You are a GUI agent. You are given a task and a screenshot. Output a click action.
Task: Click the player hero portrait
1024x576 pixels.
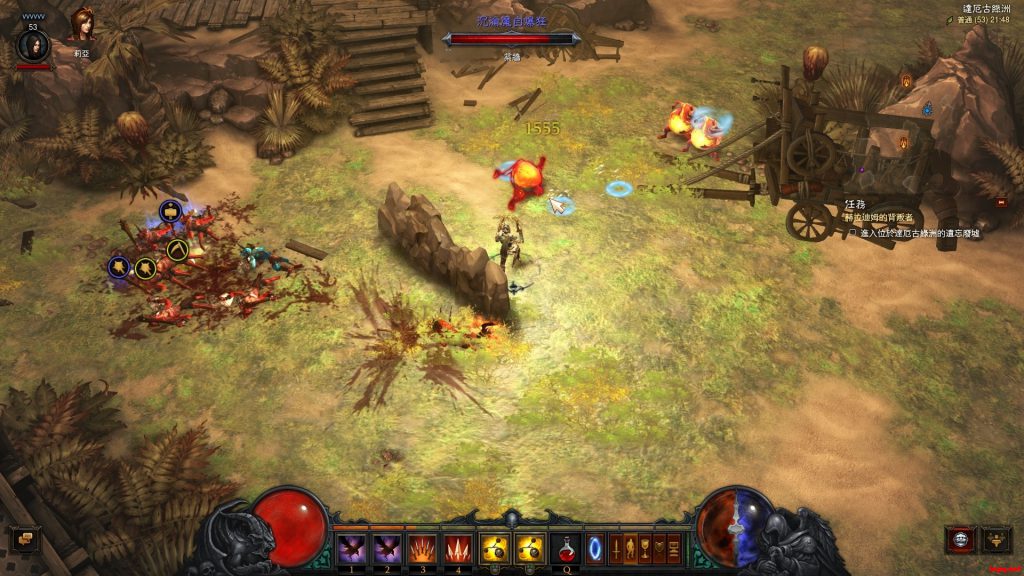coord(33,45)
